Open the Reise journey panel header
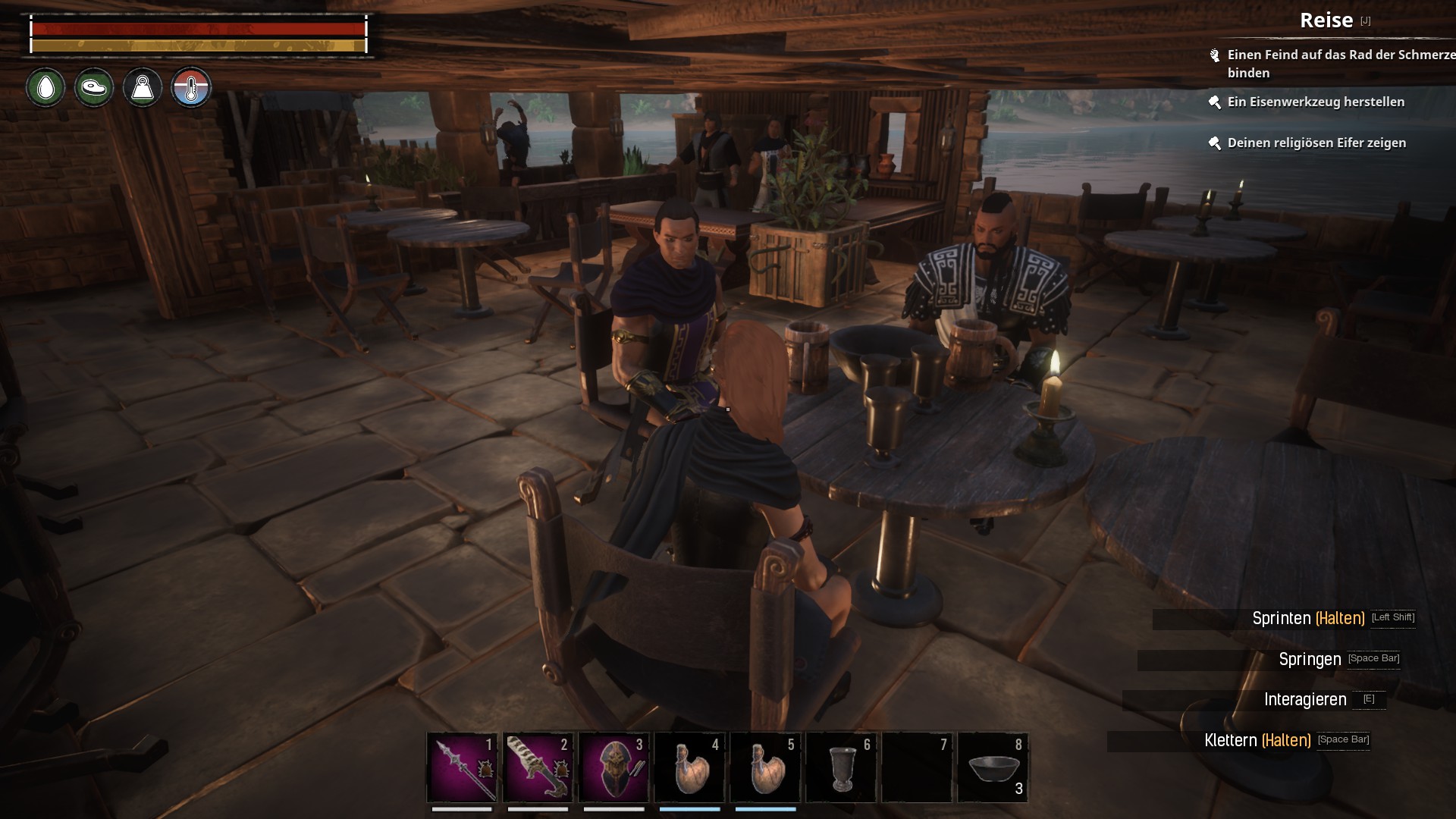 click(1326, 20)
